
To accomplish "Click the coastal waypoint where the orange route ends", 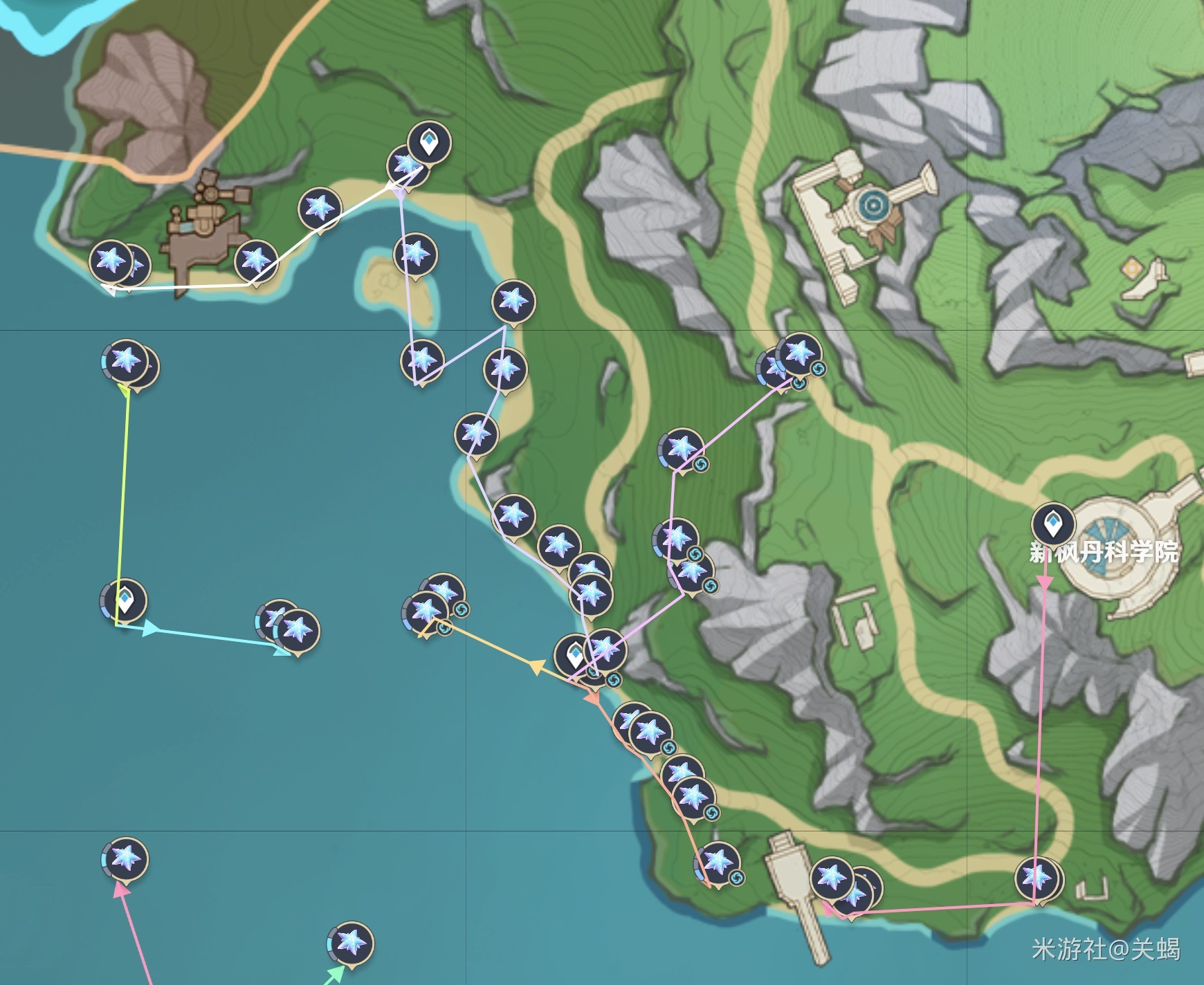I will [574, 654].
